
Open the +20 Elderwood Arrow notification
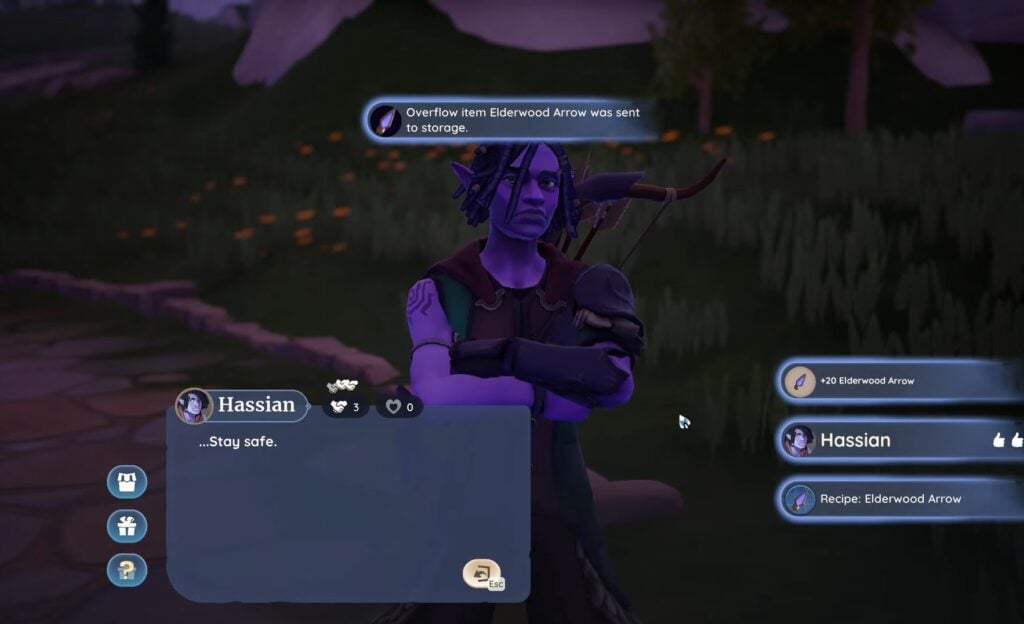click(900, 381)
